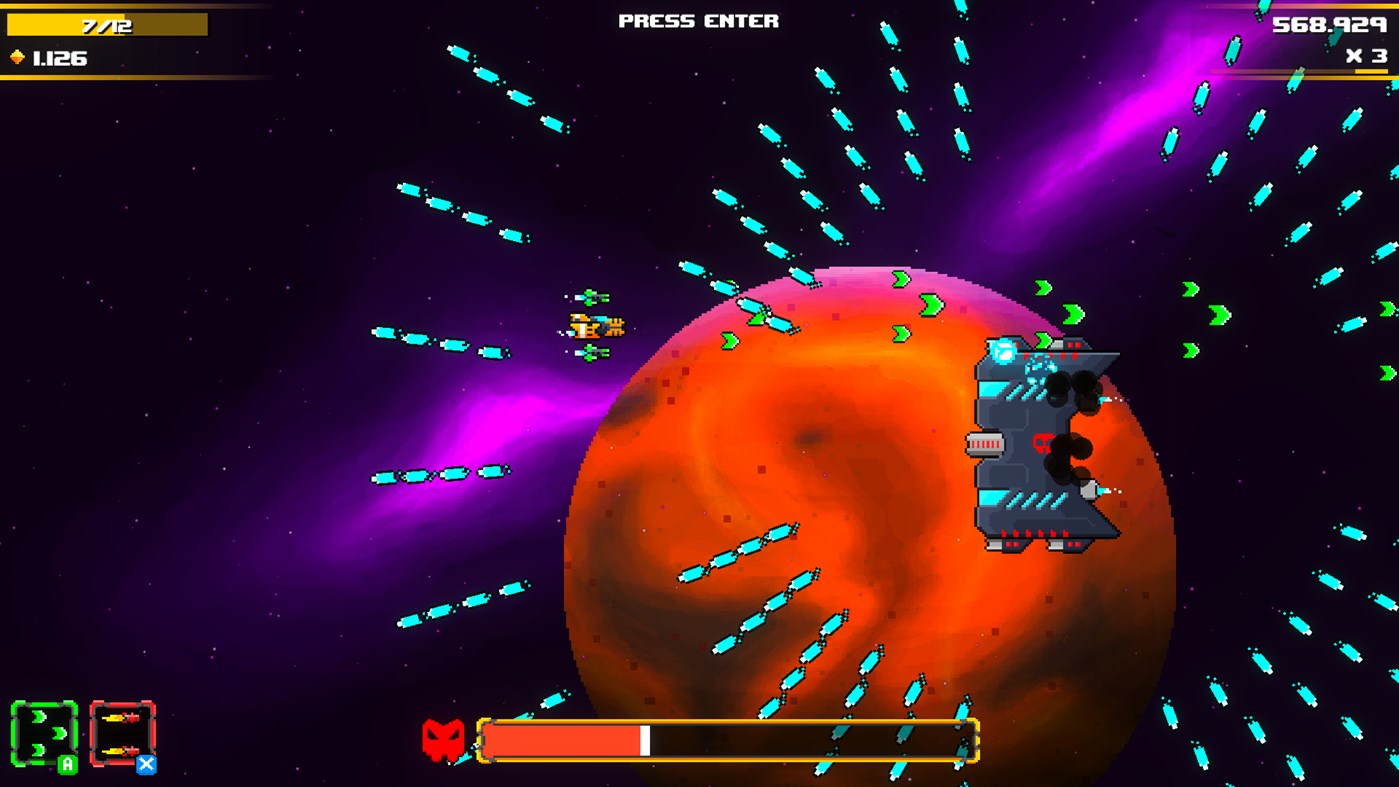The image size is (1399, 787).
Task: Toggle the green primary weapon loadout box
Action: [x=44, y=731]
